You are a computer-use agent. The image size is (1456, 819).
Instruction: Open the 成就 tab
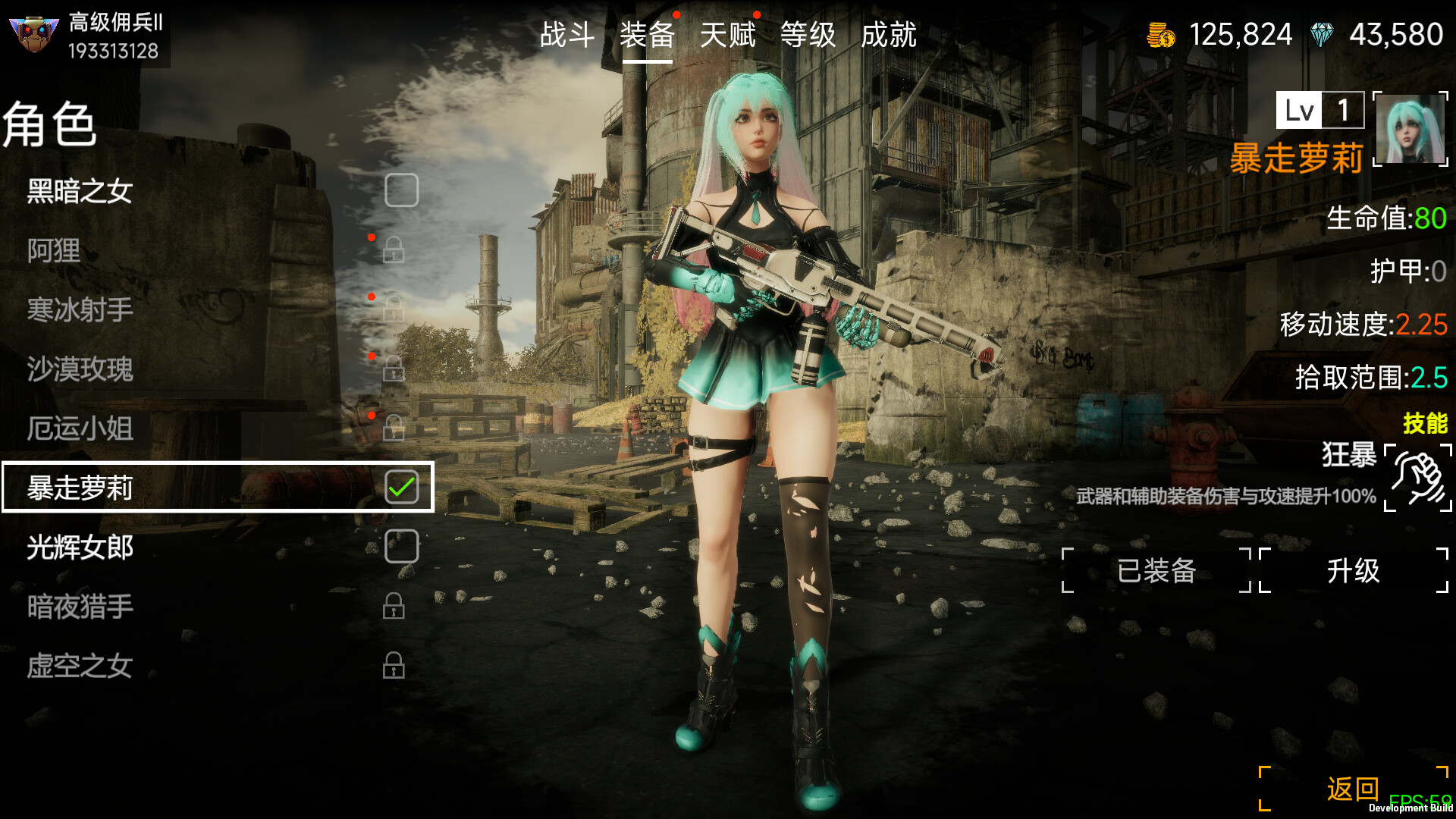pos(890,35)
